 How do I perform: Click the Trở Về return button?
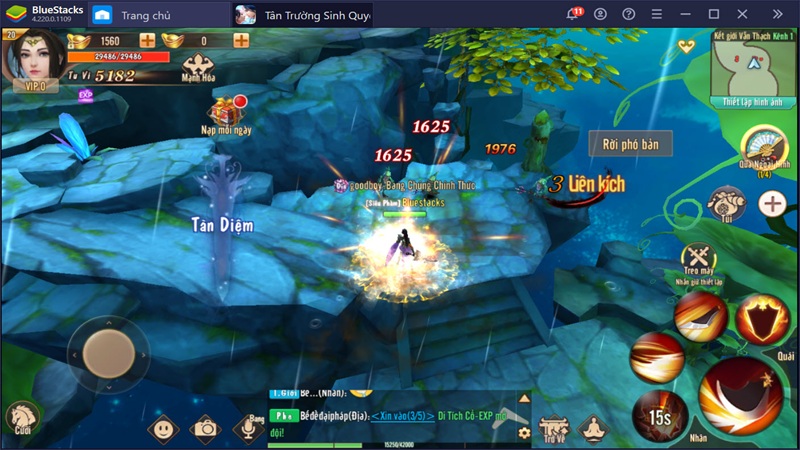(555, 428)
